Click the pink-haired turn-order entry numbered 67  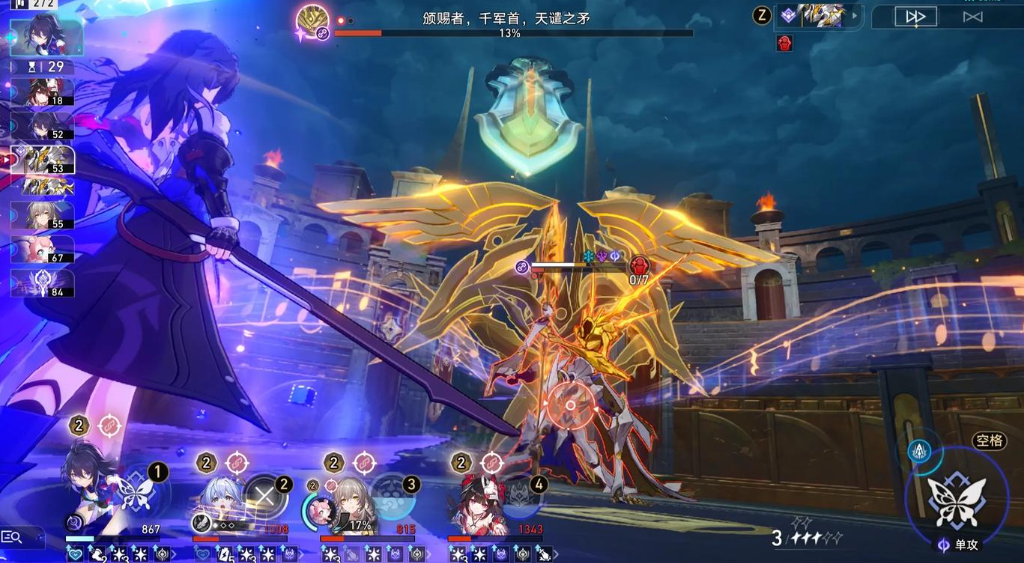point(42,249)
